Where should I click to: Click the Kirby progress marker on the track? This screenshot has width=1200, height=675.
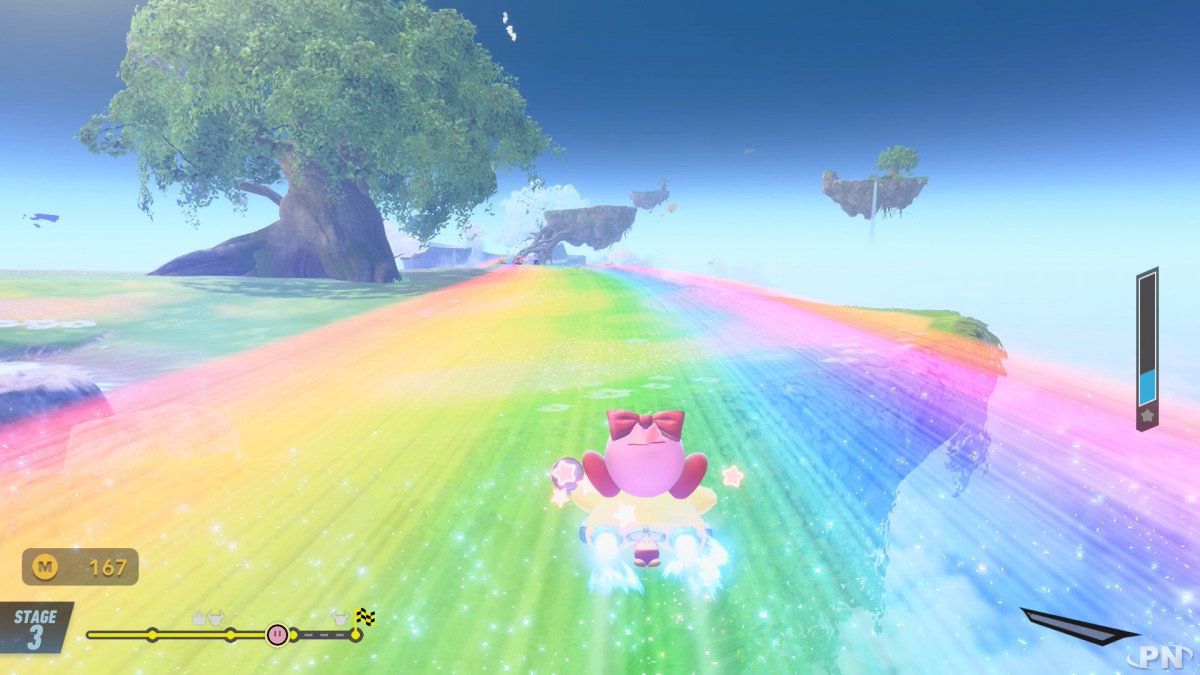click(277, 634)
